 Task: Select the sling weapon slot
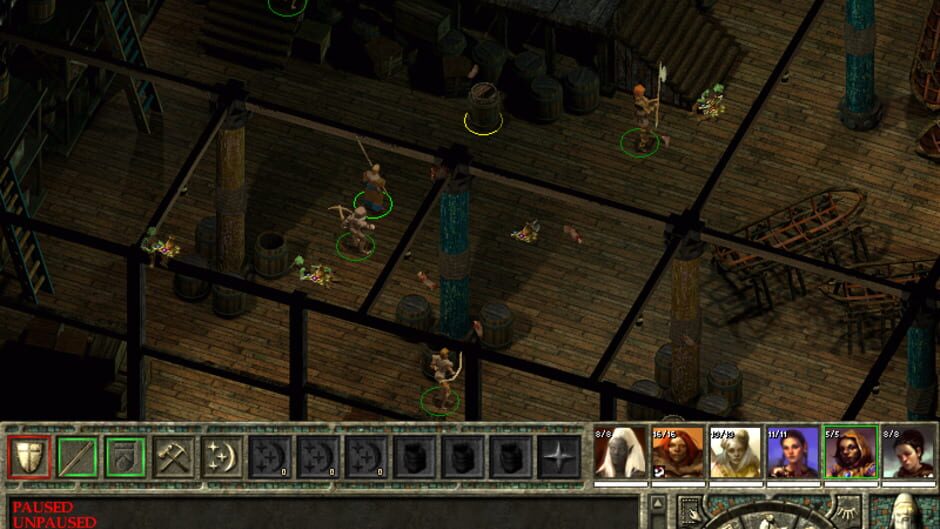(x=126, y=457)
